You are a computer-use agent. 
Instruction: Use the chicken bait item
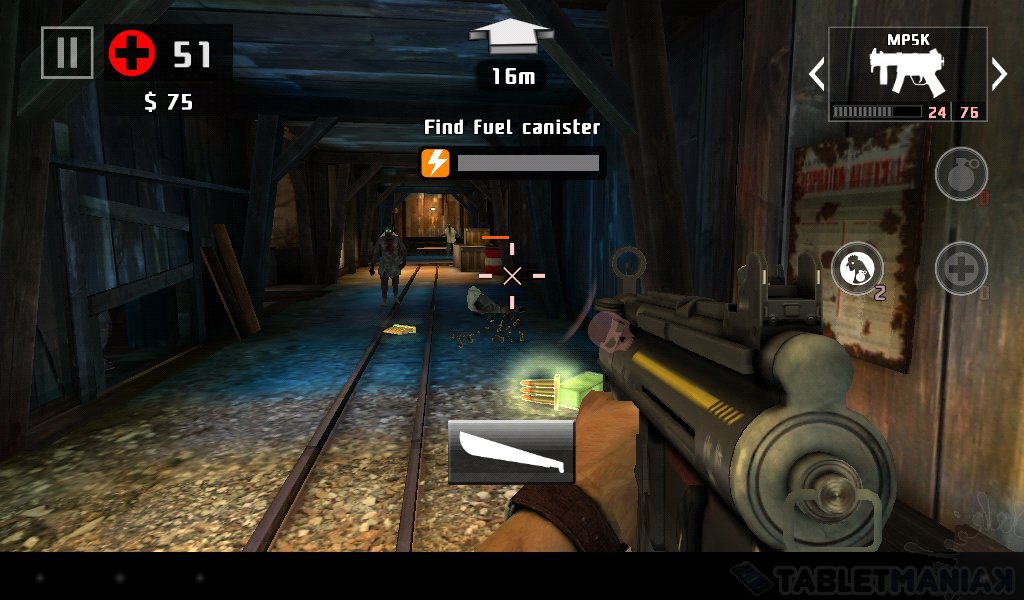tap(857, 269)
